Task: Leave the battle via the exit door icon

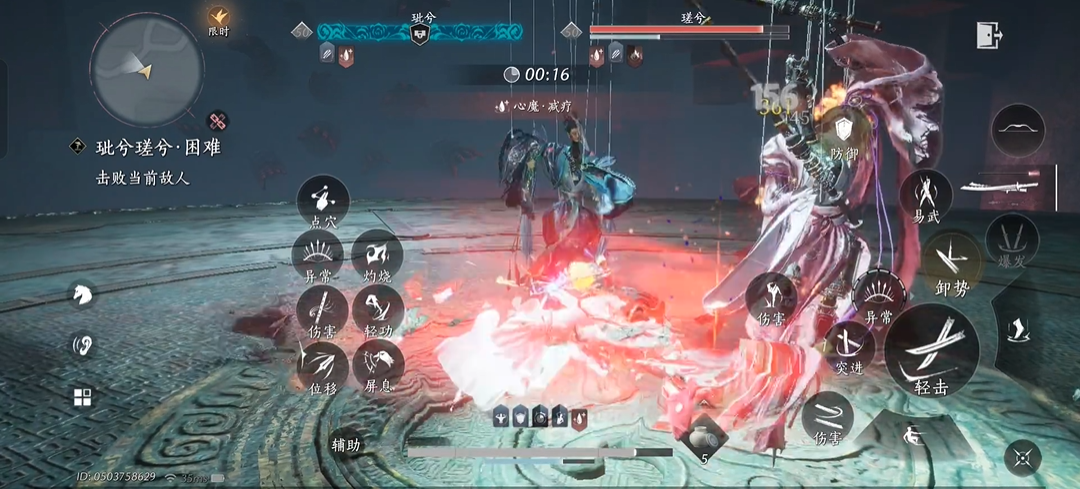Action: pyautogui.click(x=989, y=35)
